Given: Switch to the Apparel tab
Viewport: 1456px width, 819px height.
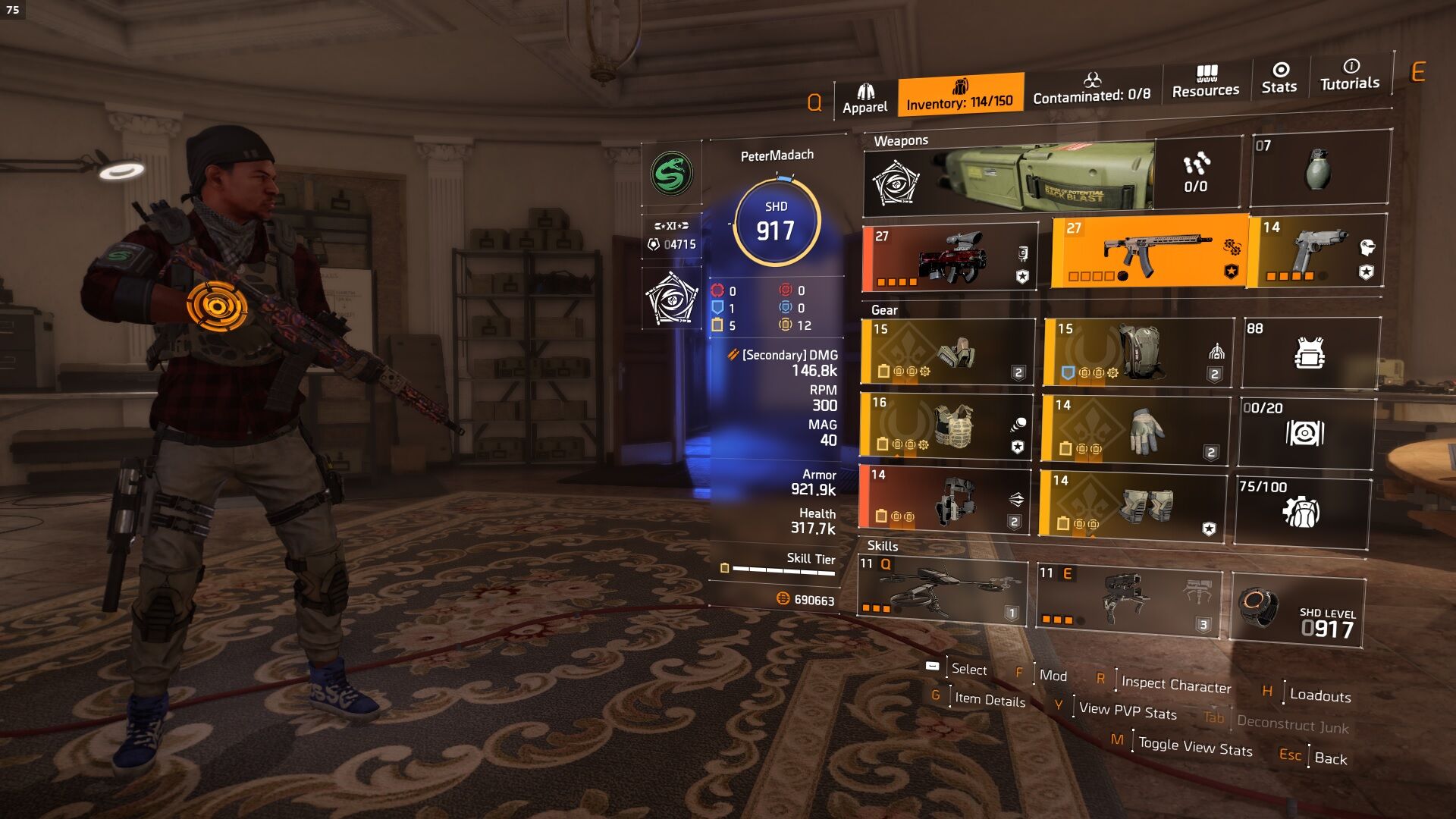Looking at the screenshot, I should click(864, 99).
